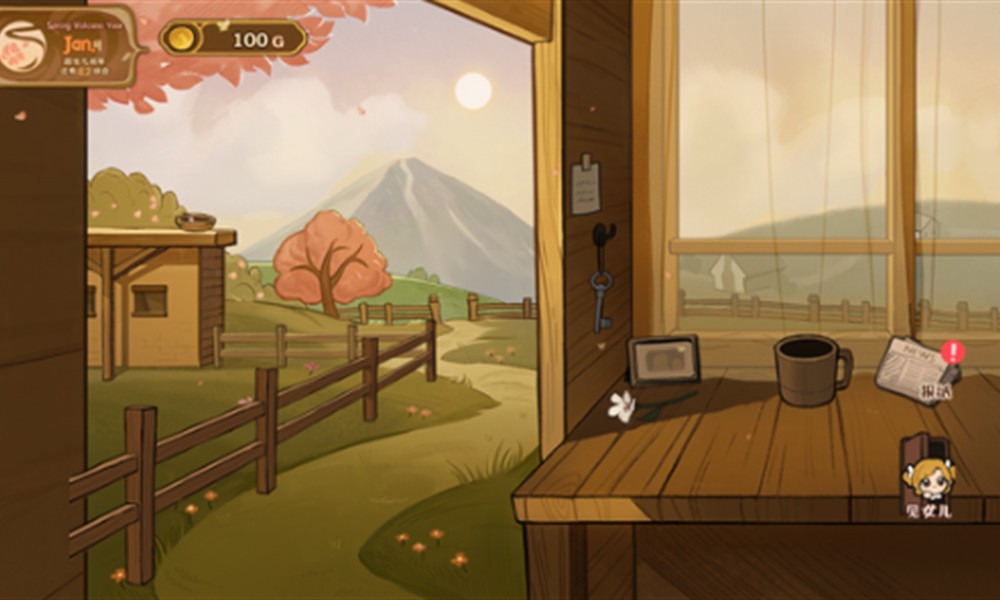Open the newspaper with the red alert
Image resolution: width=1000 pixels, height=600 pixels.
pos(912,368)
